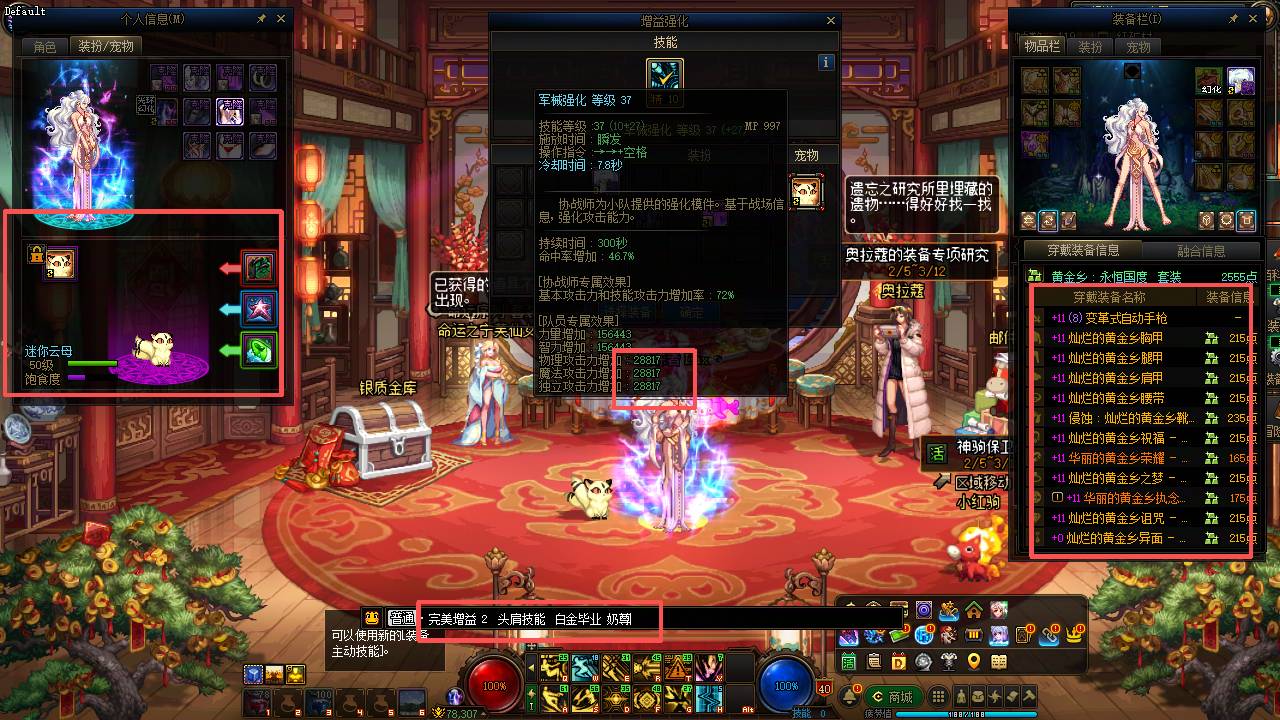Open the home/return-to-town icon
Viewport: 1280px width, 720px height.
[973, 612]
